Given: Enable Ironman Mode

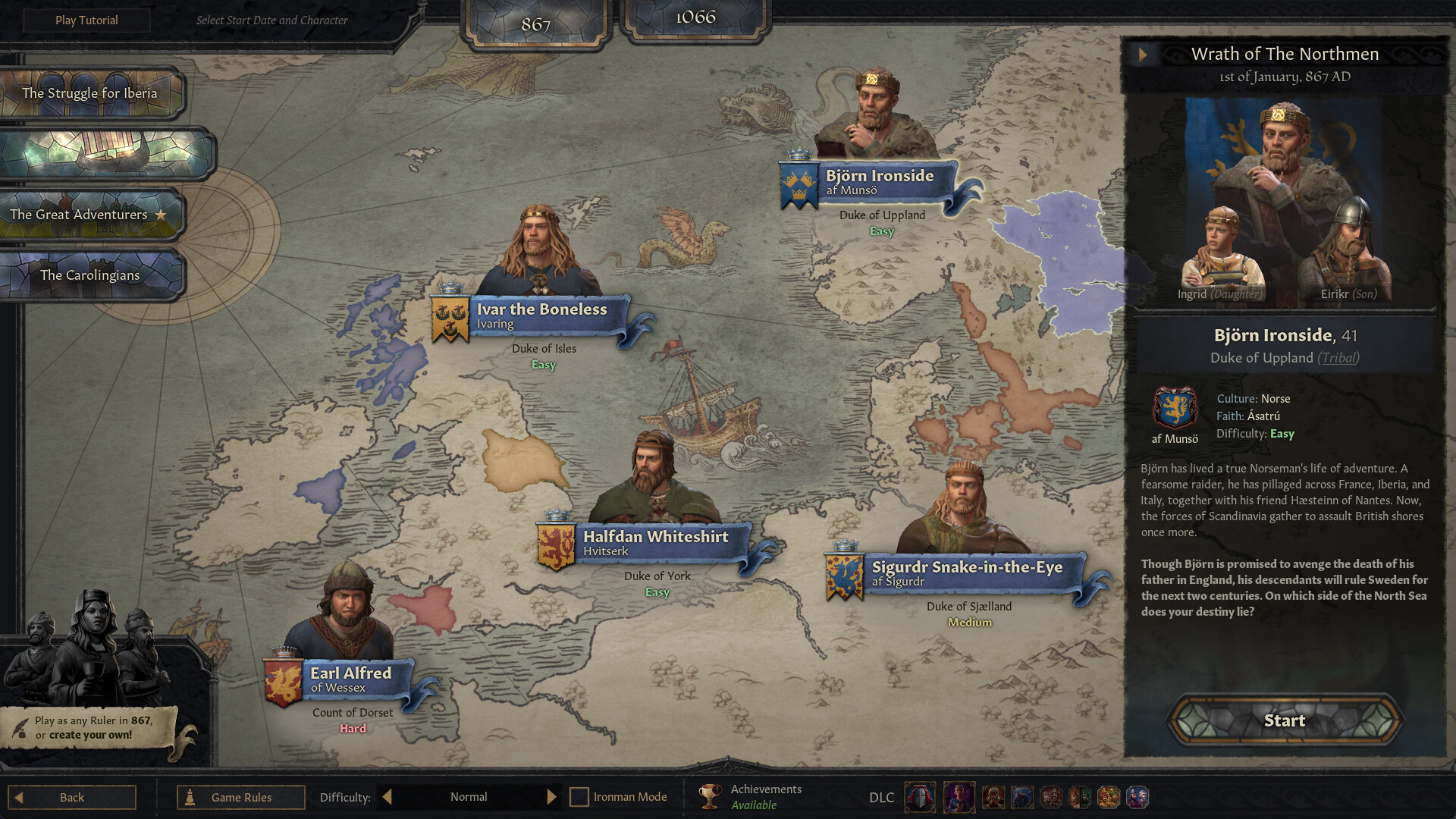Looking at the screenshot, I should pos(579,796).
